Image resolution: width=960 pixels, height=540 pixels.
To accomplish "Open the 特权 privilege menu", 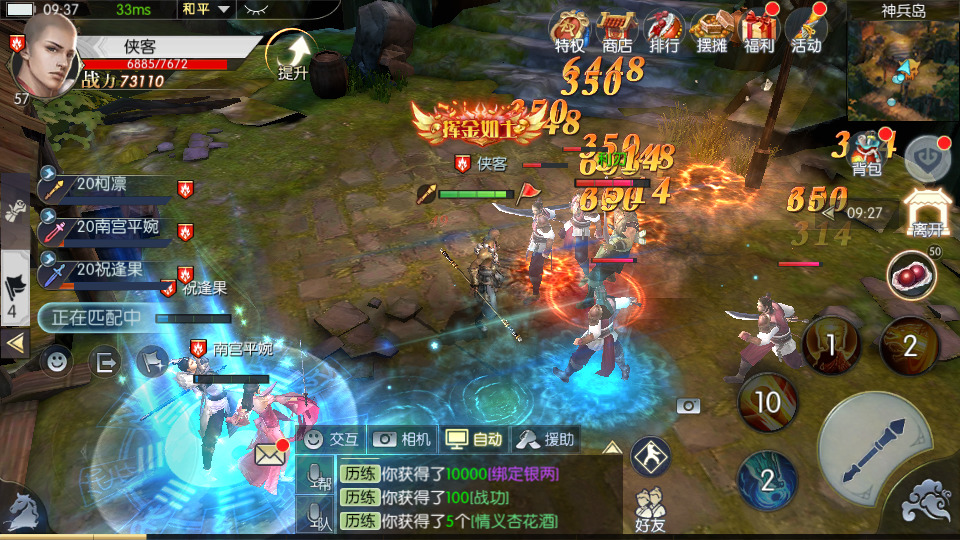I will [x=570, y=31].
